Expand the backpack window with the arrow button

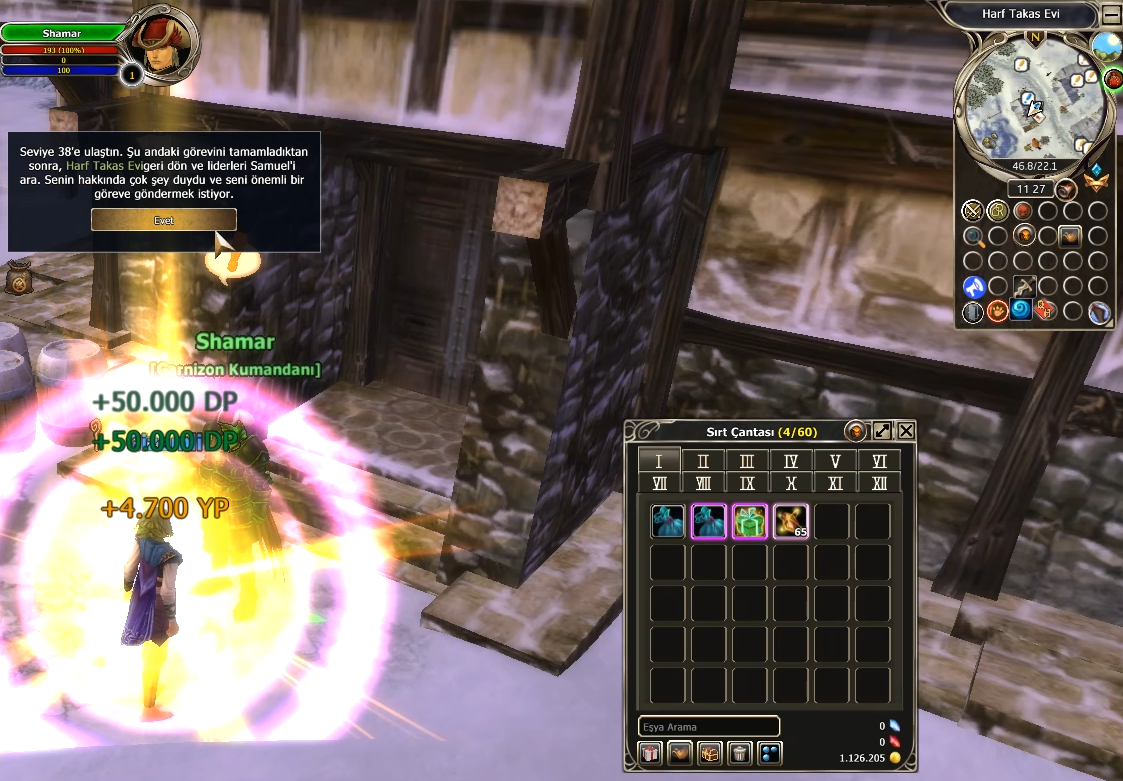(x=882, y=431)
